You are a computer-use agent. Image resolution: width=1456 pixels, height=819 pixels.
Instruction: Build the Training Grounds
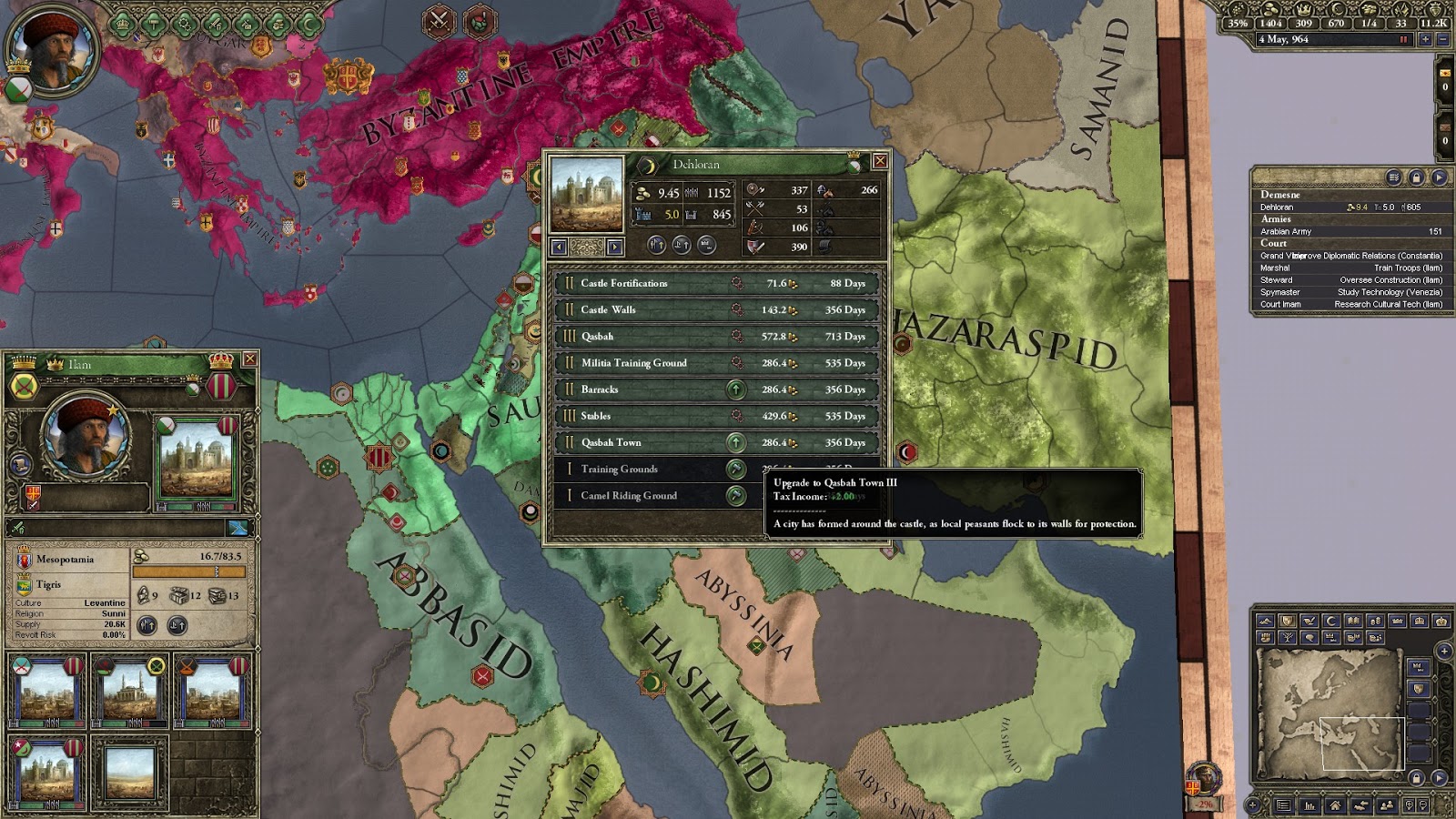click(x=735, y=470)
